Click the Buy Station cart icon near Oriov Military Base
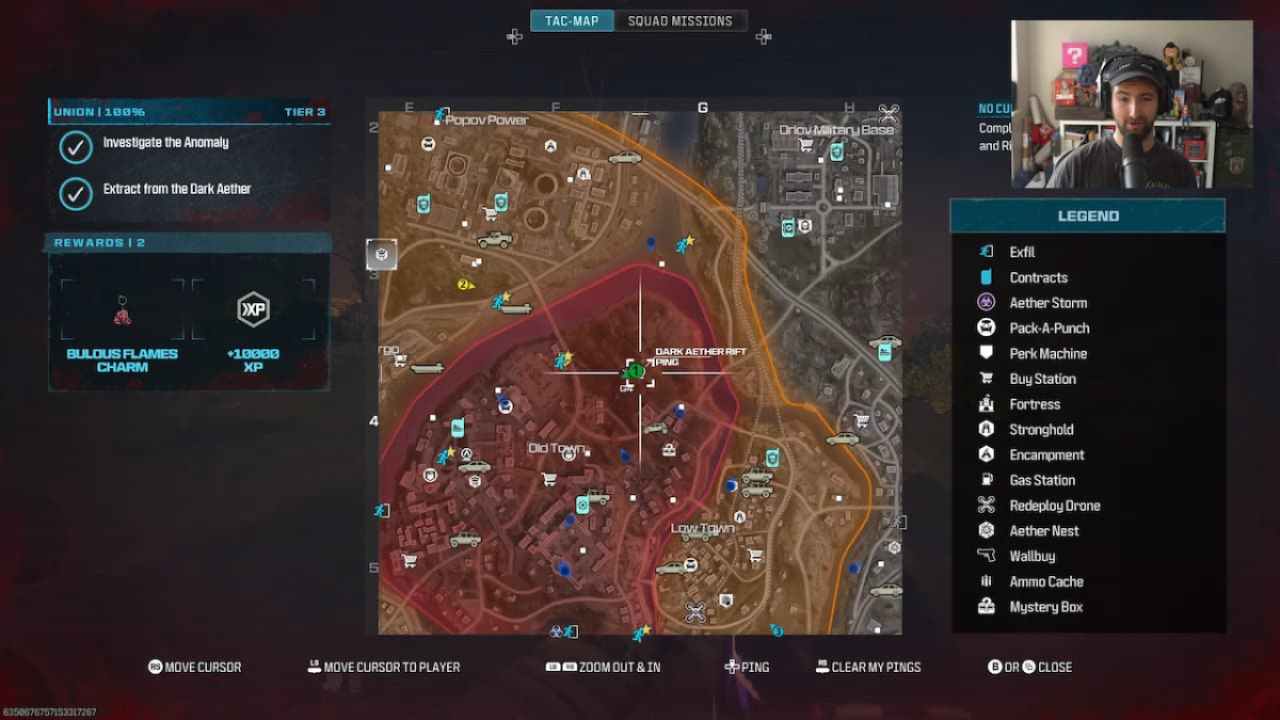Image resolution: width=1280 pixels, height=720 pixels. tap(805, 145)
